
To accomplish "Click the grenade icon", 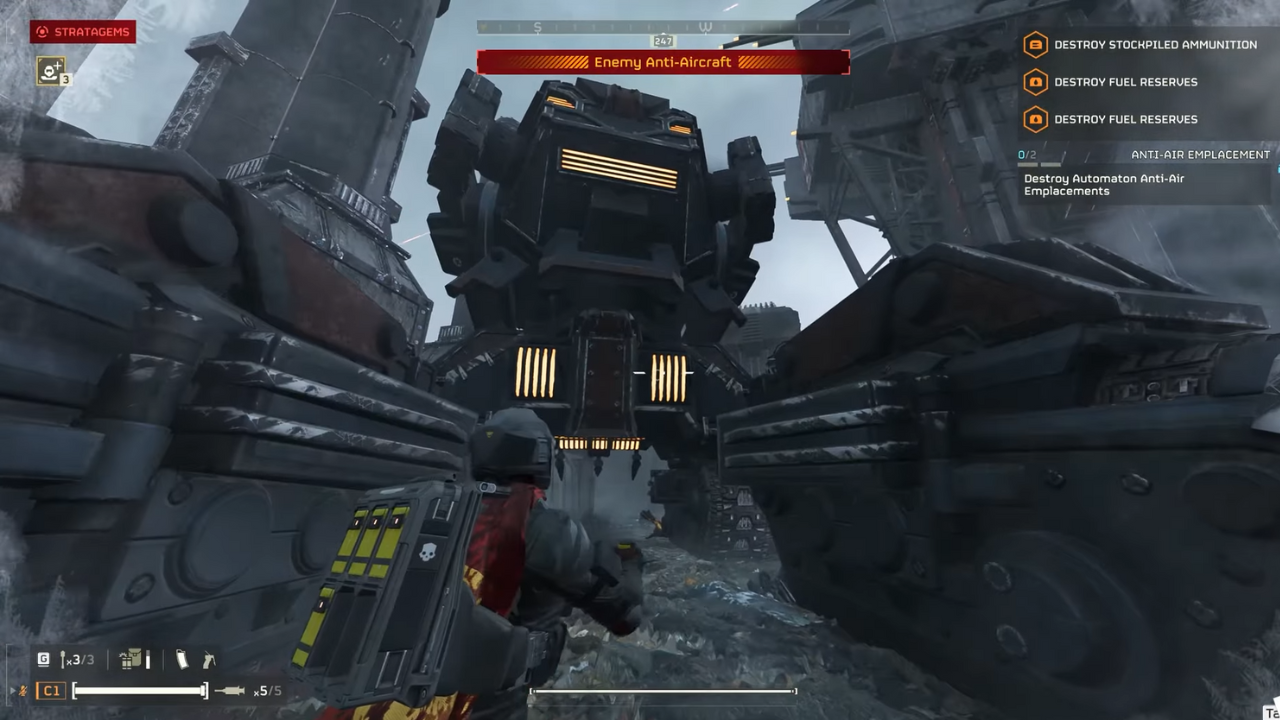I will 64,659.
